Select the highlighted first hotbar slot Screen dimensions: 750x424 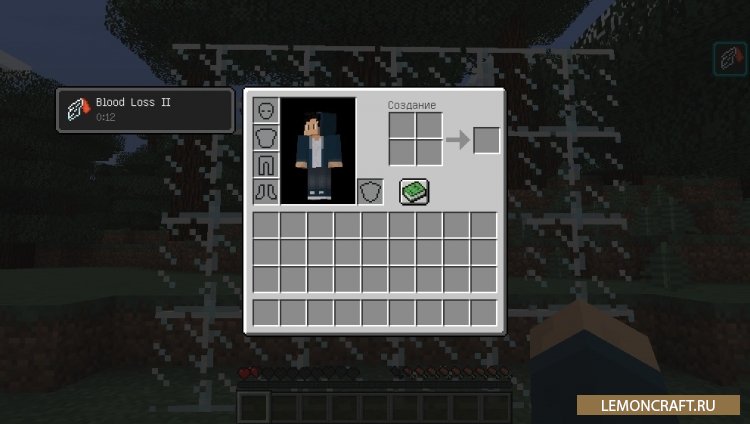pyautogui.click(x=254, y=407)
